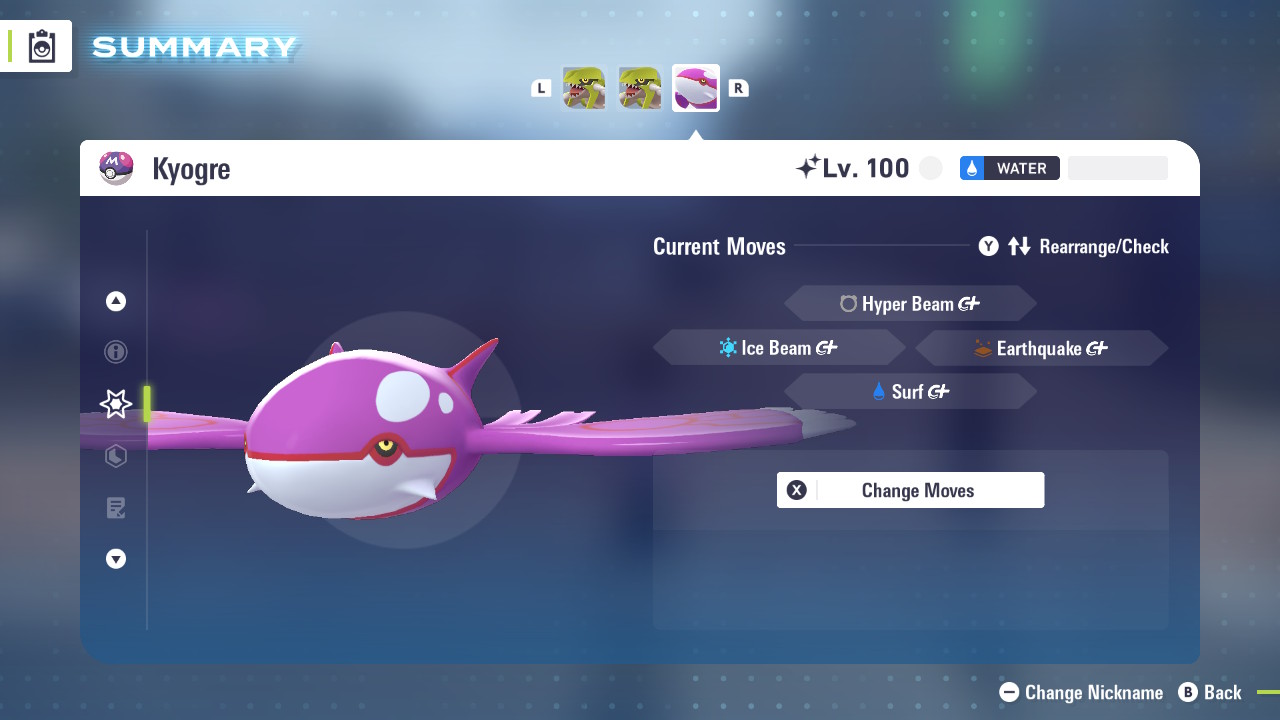
Task: Select the Kyogre party thumbnail
Action: point(695,88)
